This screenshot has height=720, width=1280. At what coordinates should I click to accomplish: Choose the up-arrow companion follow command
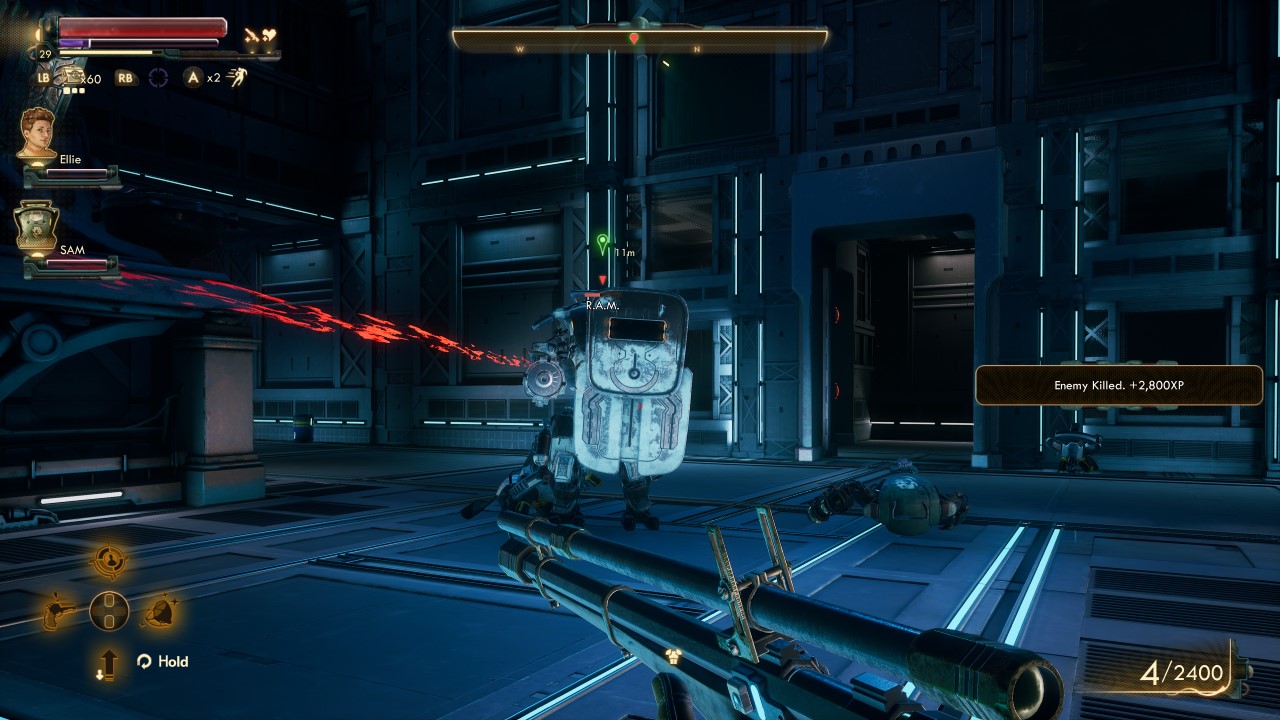click(108, 663)
